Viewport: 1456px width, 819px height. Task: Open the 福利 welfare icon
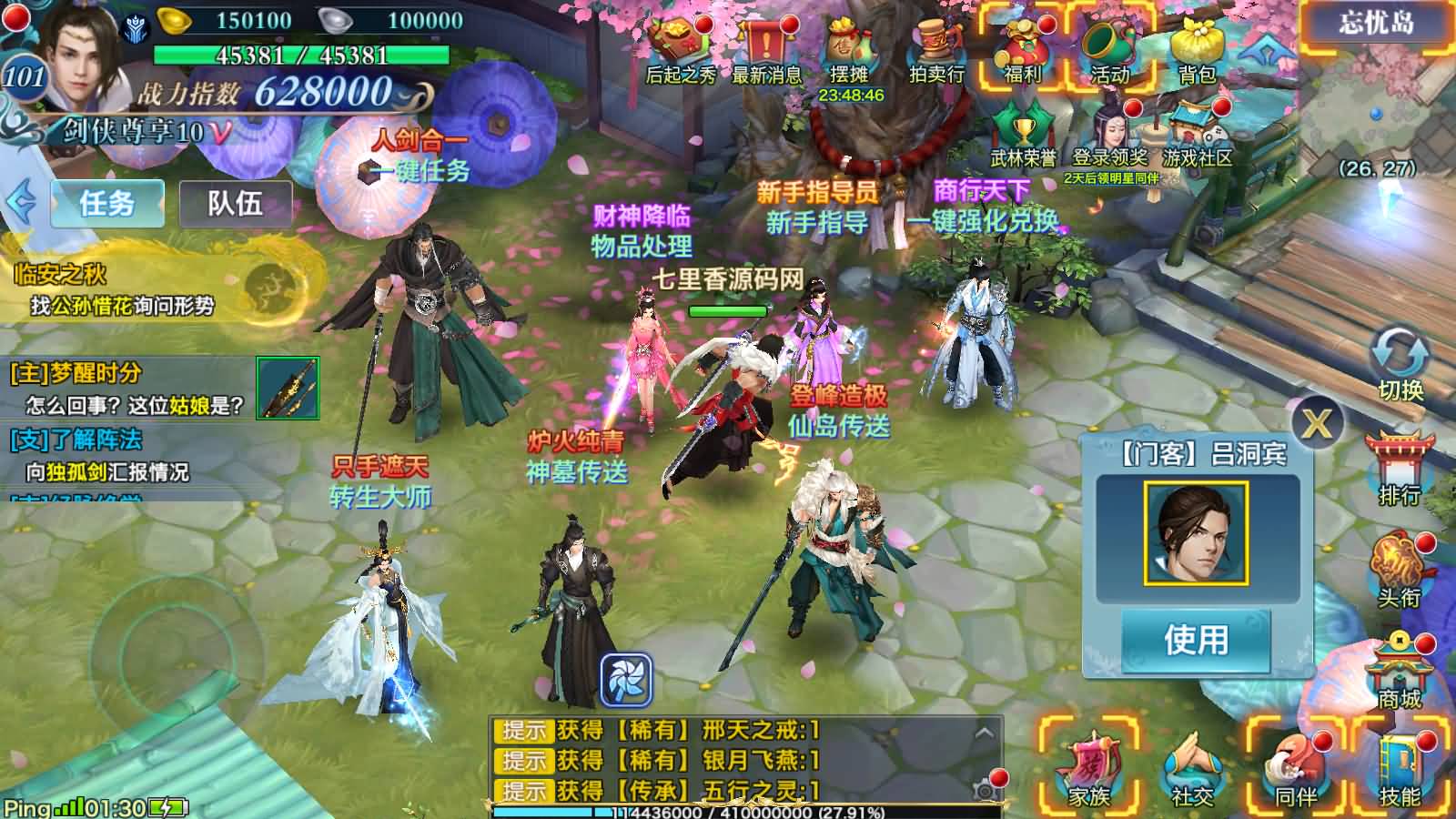[1021, 50]
